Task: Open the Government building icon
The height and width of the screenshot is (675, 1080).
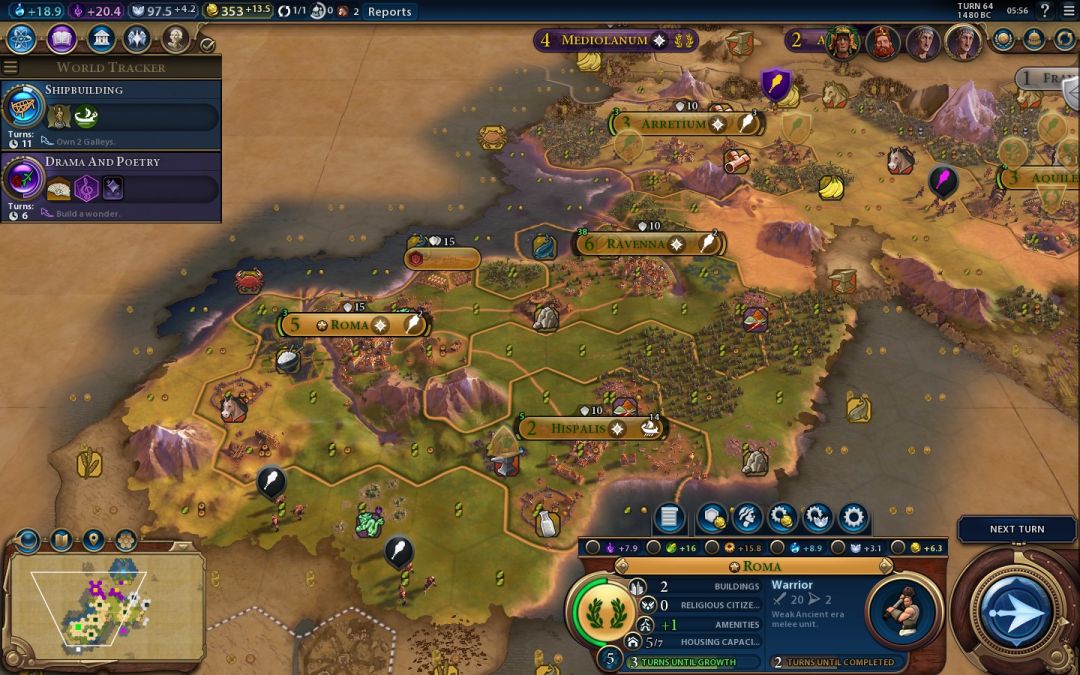Action: tap(100, 39)
